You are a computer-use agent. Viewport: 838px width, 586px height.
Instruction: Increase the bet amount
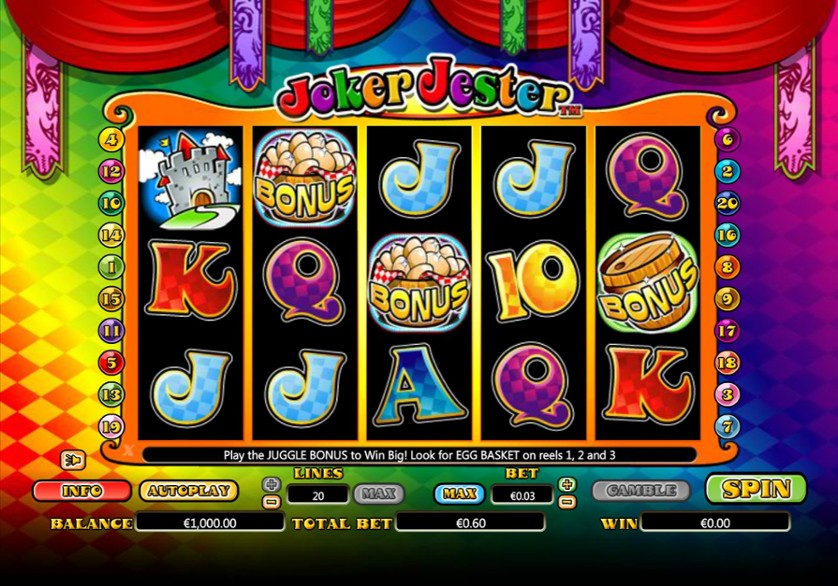(x=567, y=484)
